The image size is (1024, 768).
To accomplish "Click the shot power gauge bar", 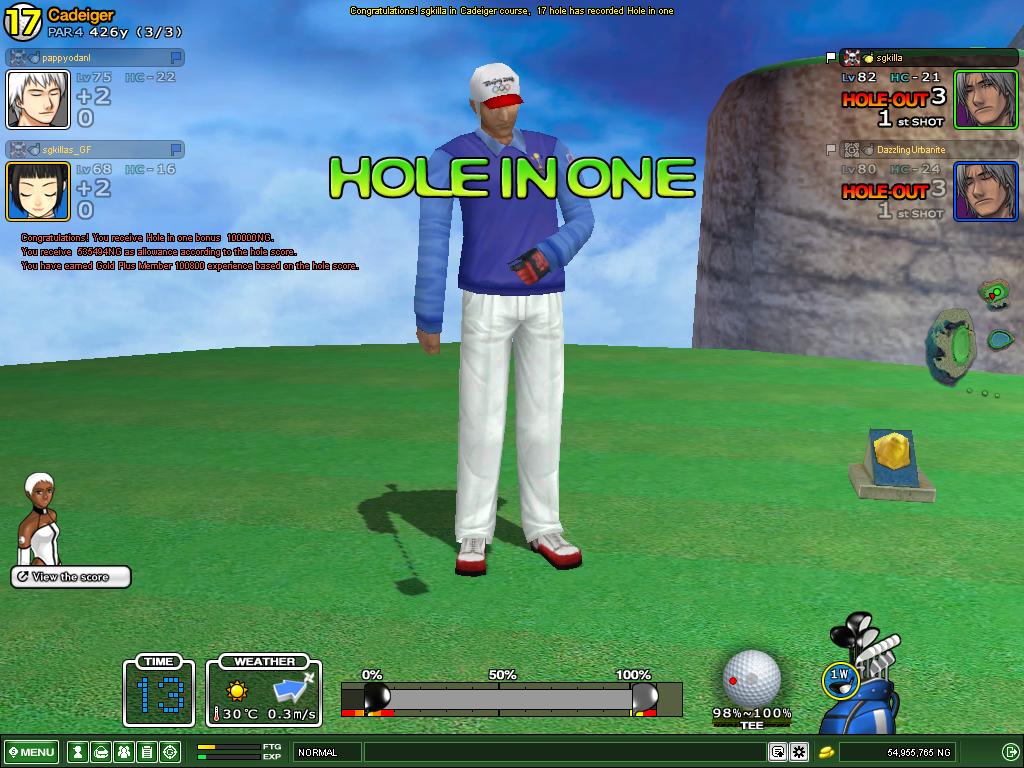I will pyautogui.click(x=510, y=697).
